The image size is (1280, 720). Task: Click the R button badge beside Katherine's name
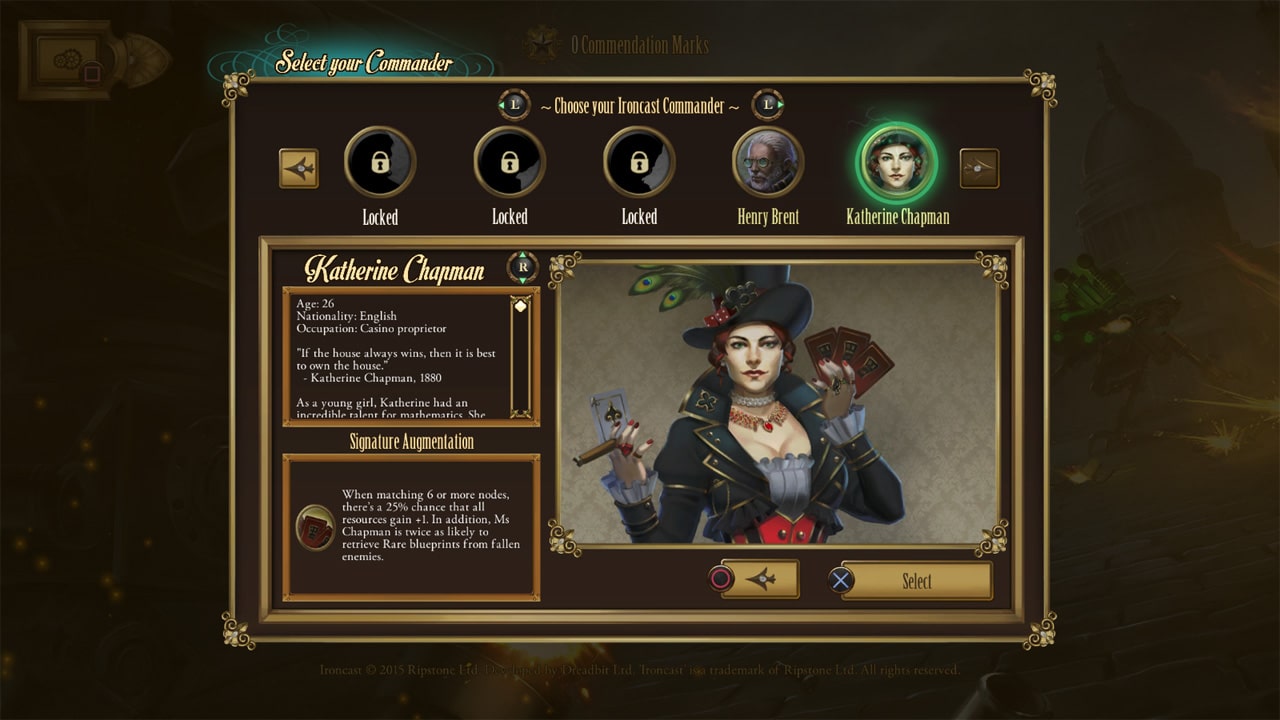point(521,267)
